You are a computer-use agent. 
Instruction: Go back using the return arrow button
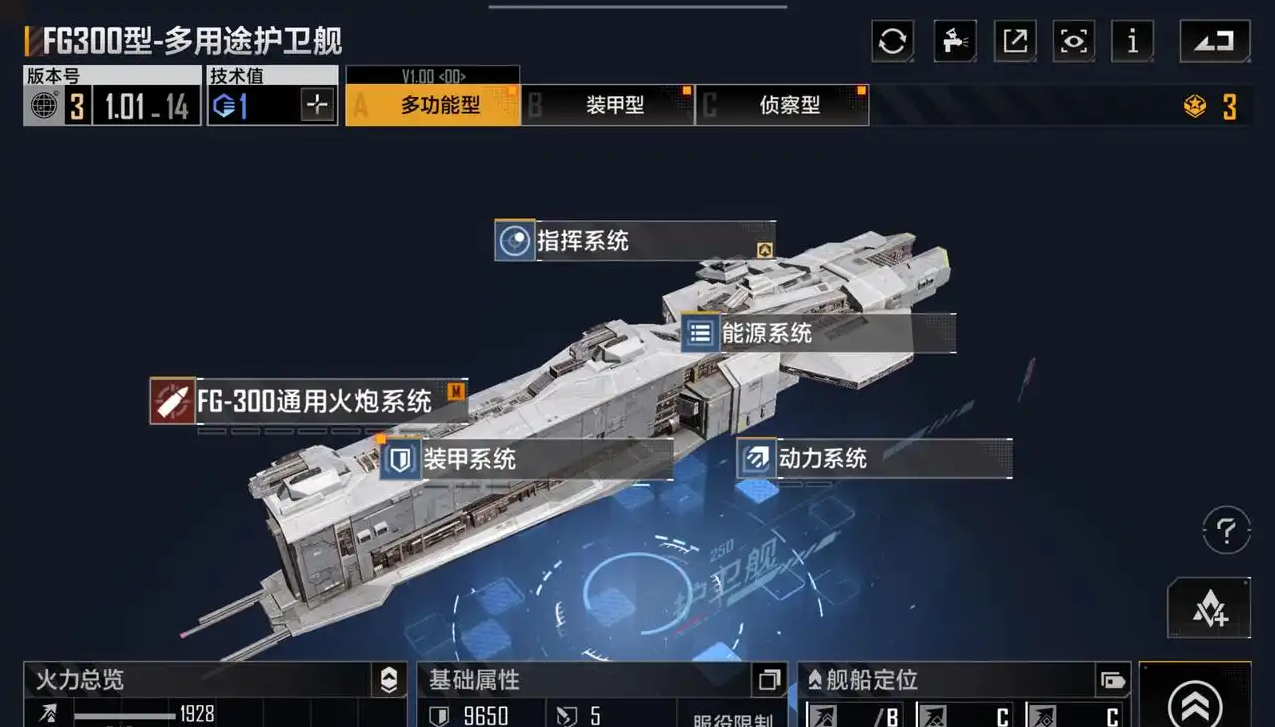pos(1214,42)
